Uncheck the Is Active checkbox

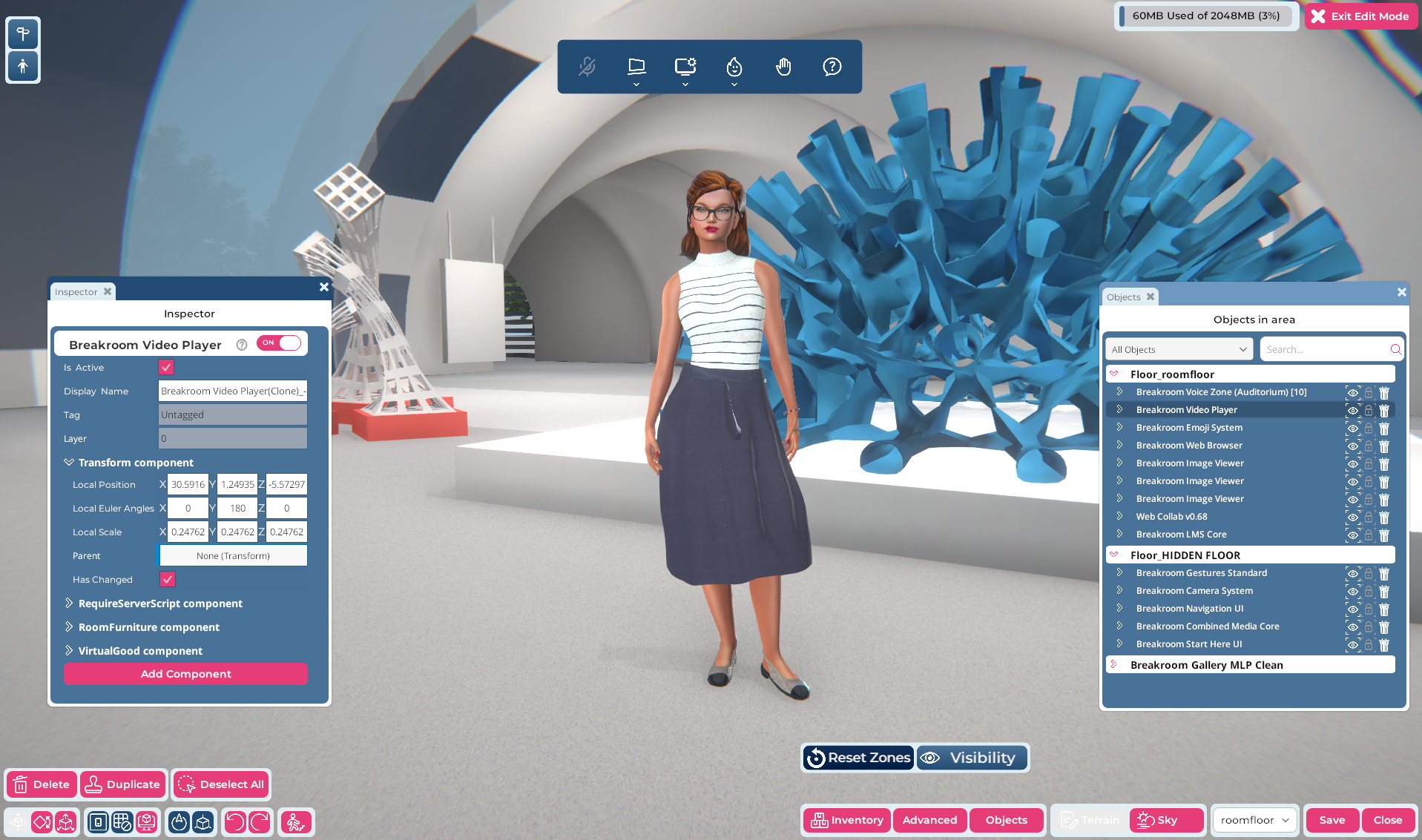(x=166, y=368)
